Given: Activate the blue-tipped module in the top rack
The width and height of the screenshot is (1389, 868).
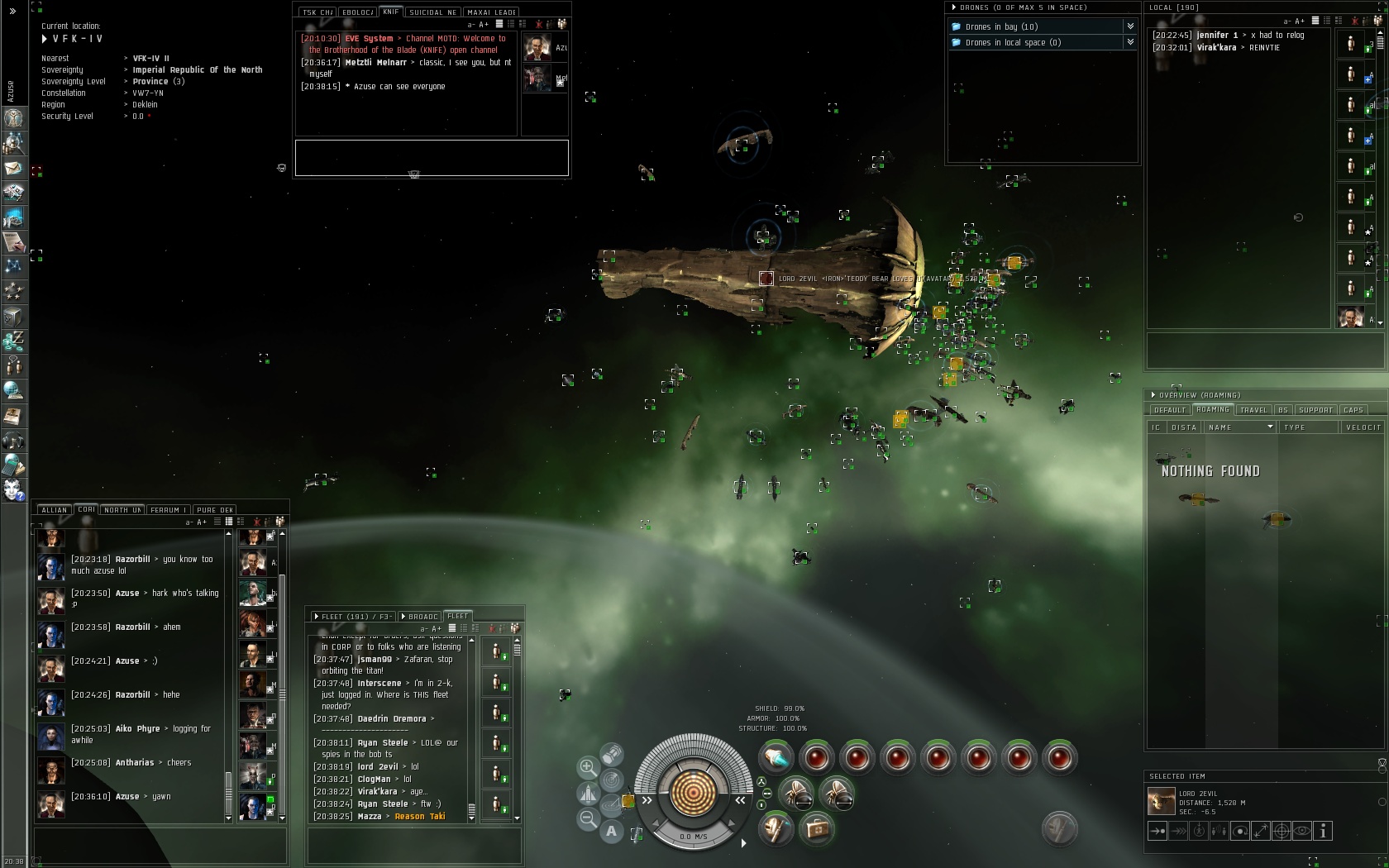Looking at the screenshot, I should click(776, 757).
